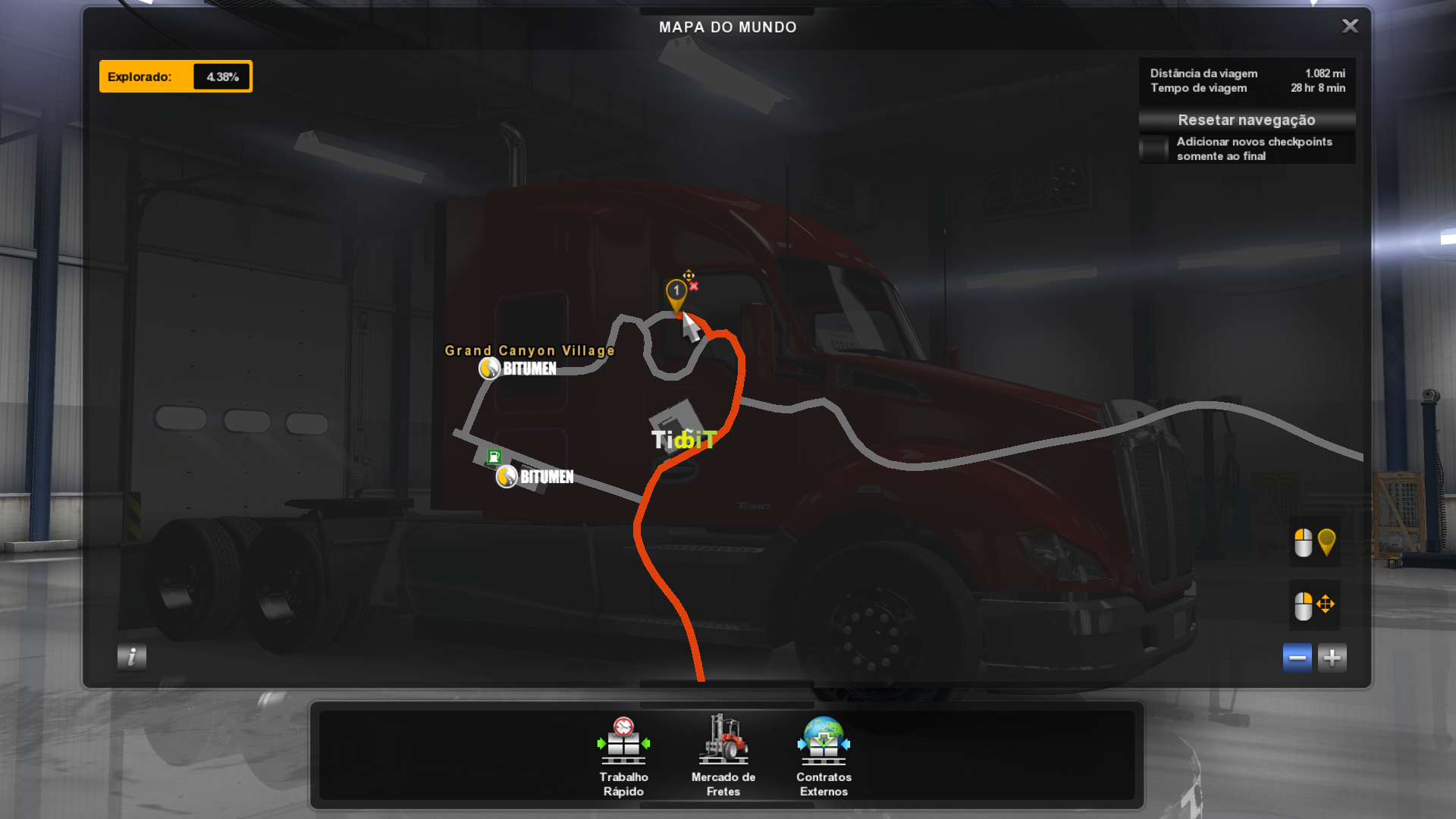The width and height of the screenshot is (1456, 819).
Task: Select the numbered waypoint 1 marker
Action: 676,292
